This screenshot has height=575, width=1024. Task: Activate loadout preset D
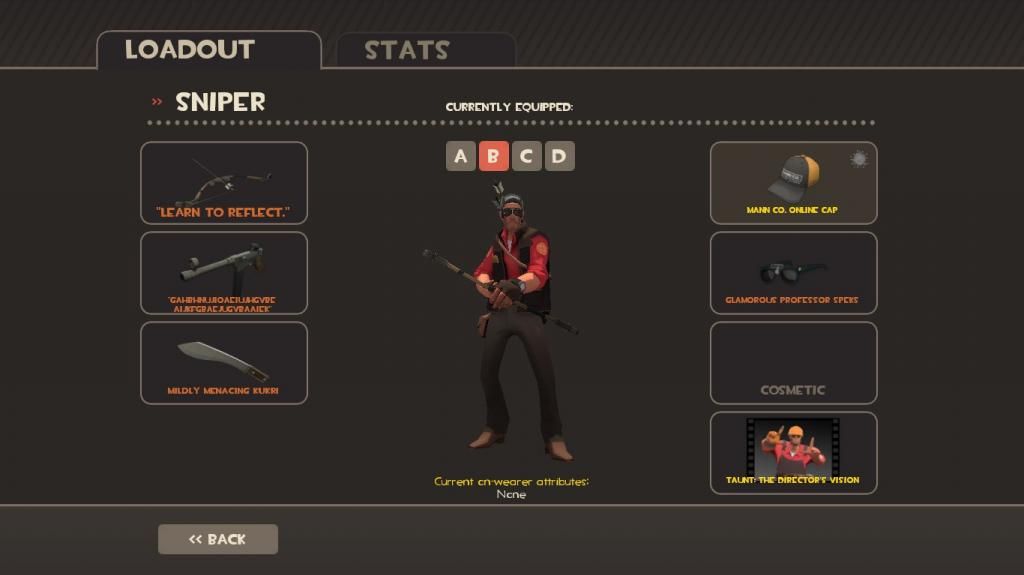[x=559, y=156]
